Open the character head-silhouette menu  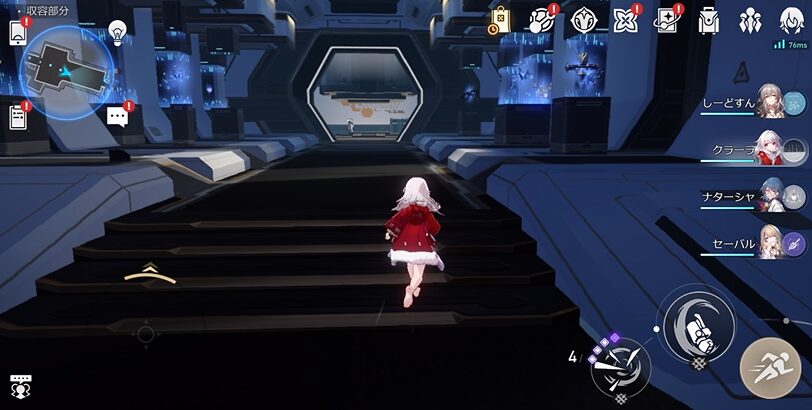[x=792, y=20]
